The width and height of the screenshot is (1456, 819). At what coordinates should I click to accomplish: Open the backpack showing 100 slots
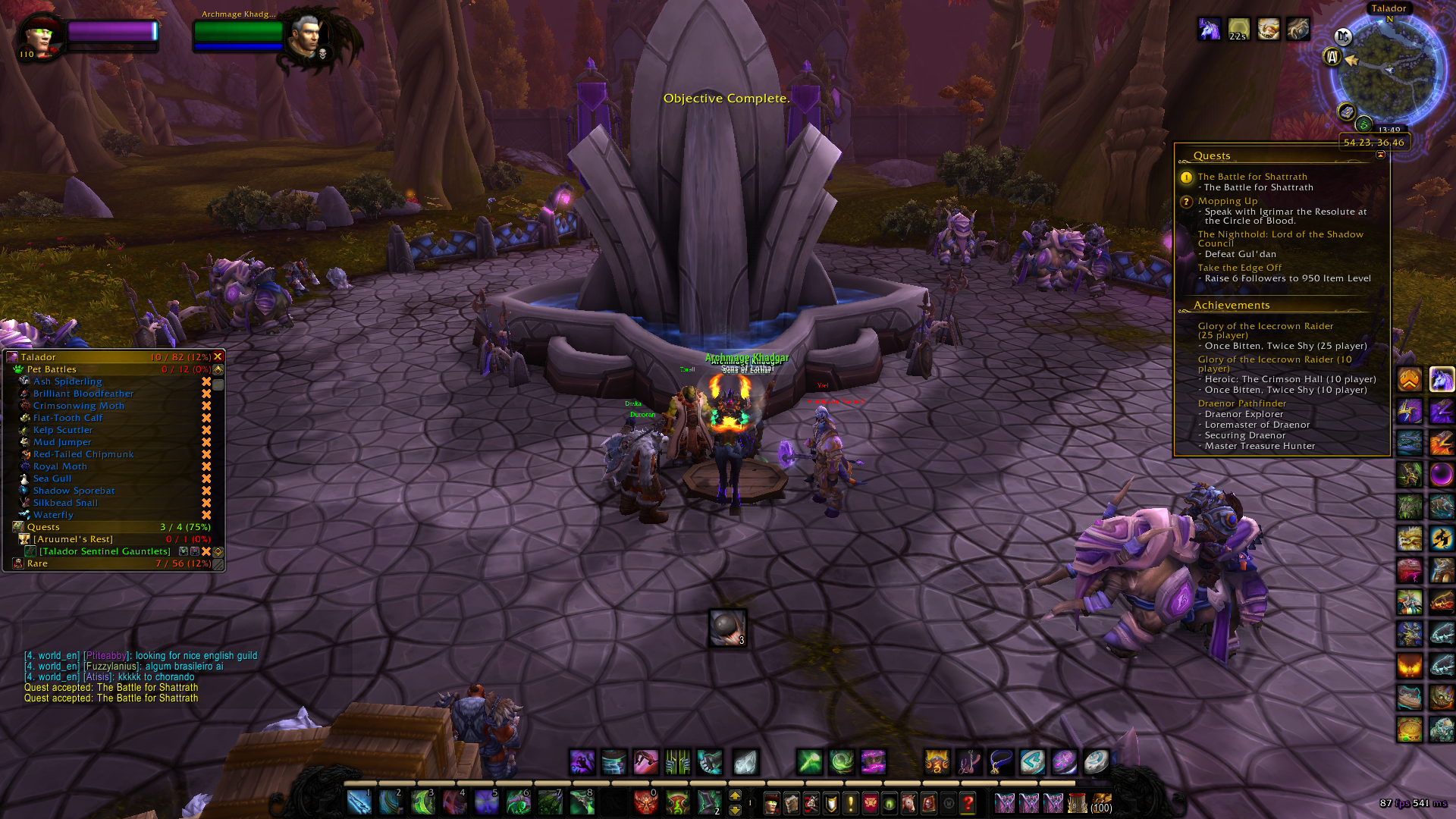(x=1101, y=802)
